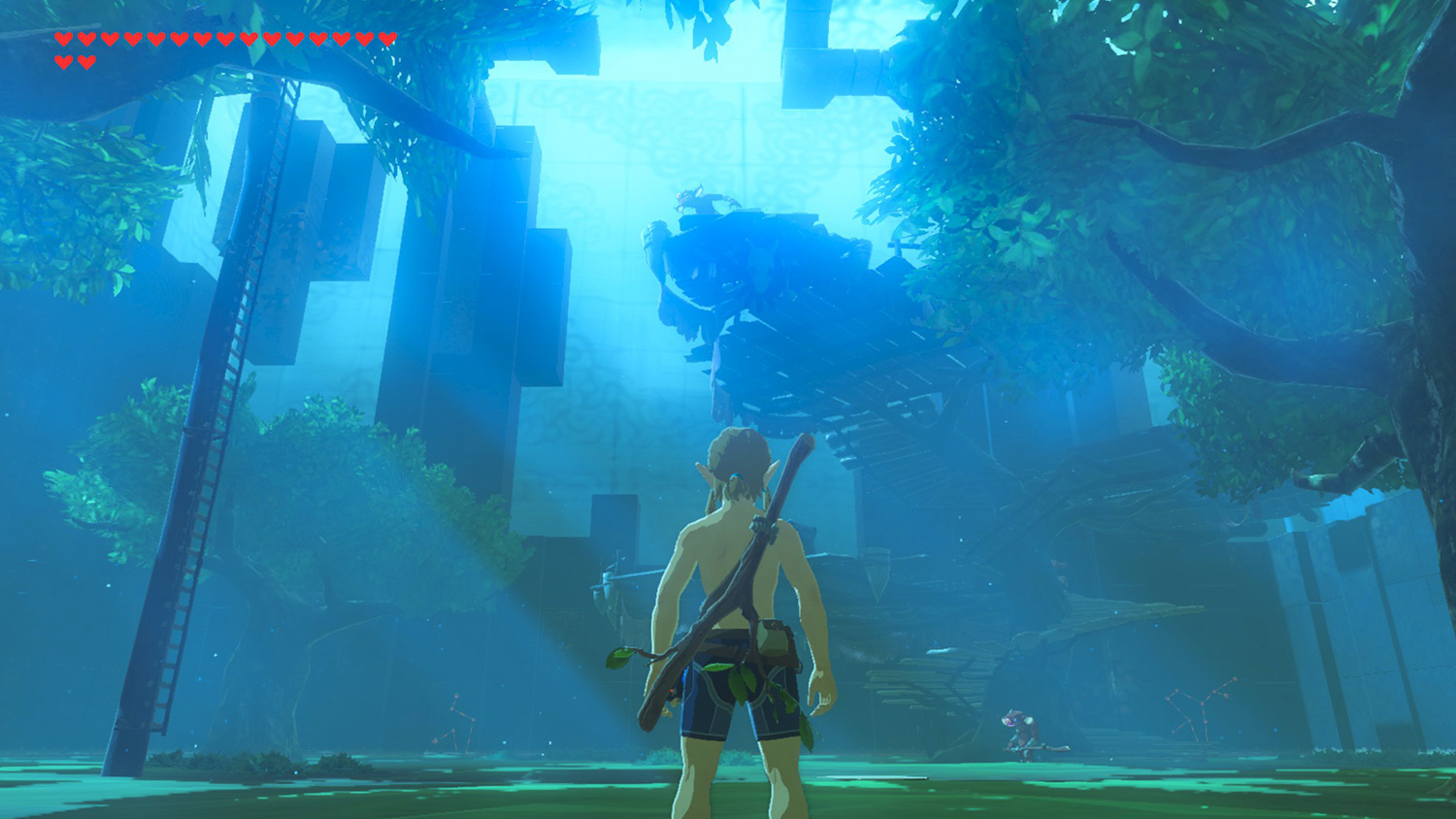Select the first heart on the second row

tap(64, 60)
